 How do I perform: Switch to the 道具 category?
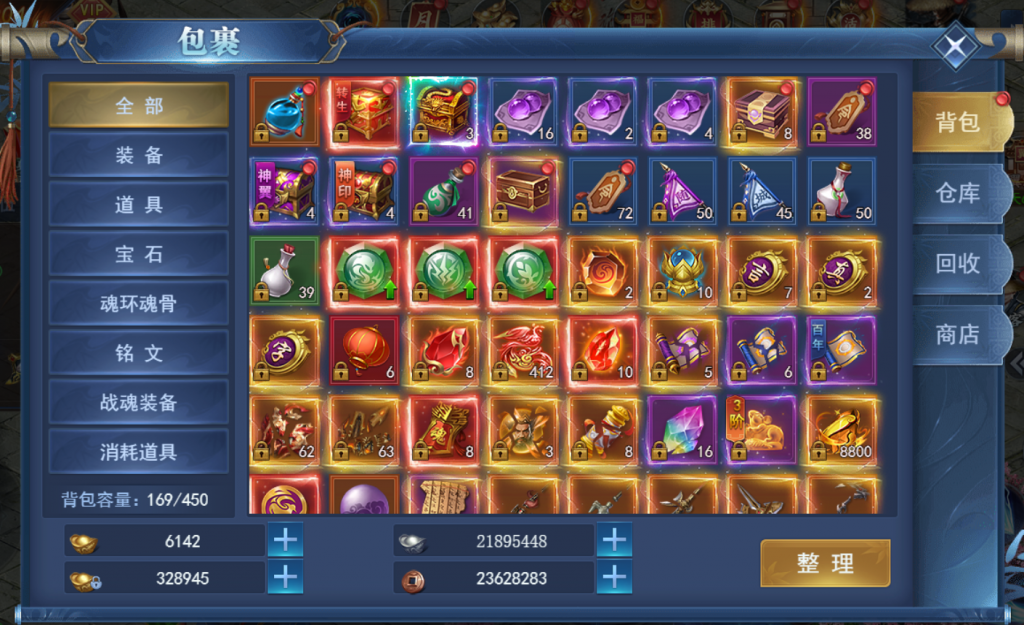139,204
